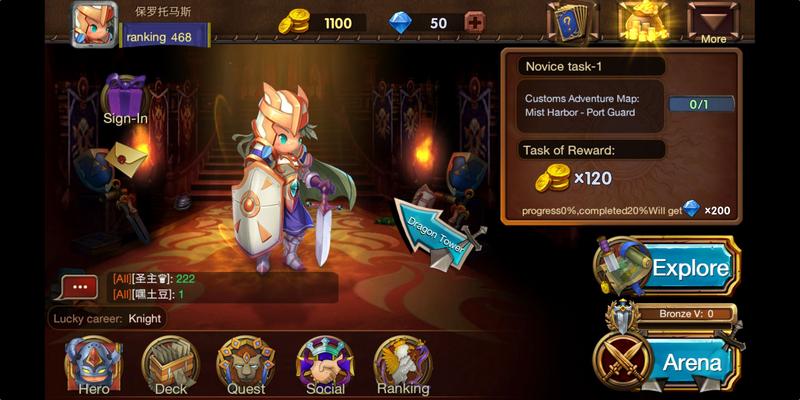The image size is (800, 400).
Task: Open the gold treasure shop icon
Action: (x=644, y=22)
